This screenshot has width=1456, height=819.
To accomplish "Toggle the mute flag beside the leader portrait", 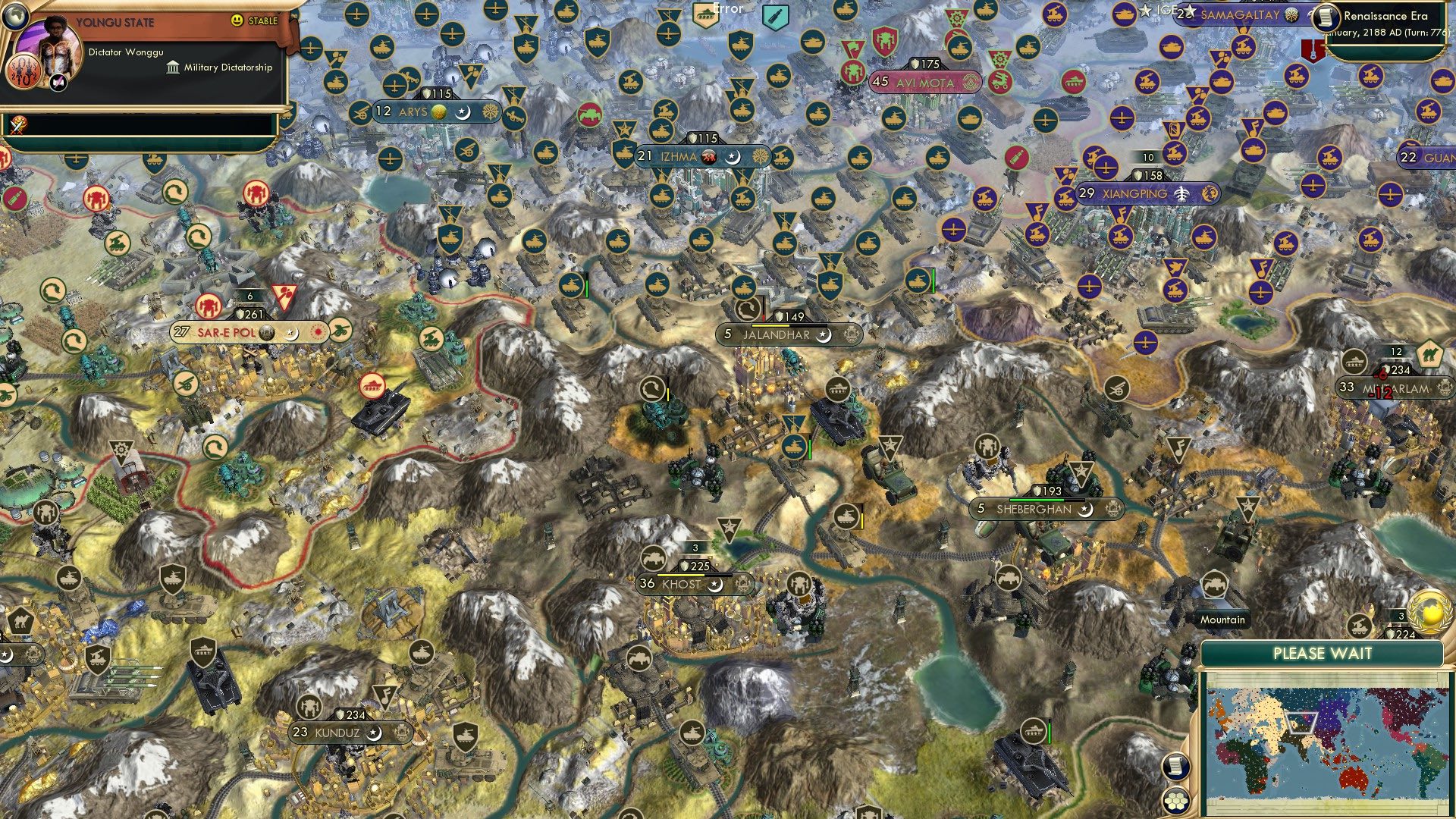I will 57,83.
